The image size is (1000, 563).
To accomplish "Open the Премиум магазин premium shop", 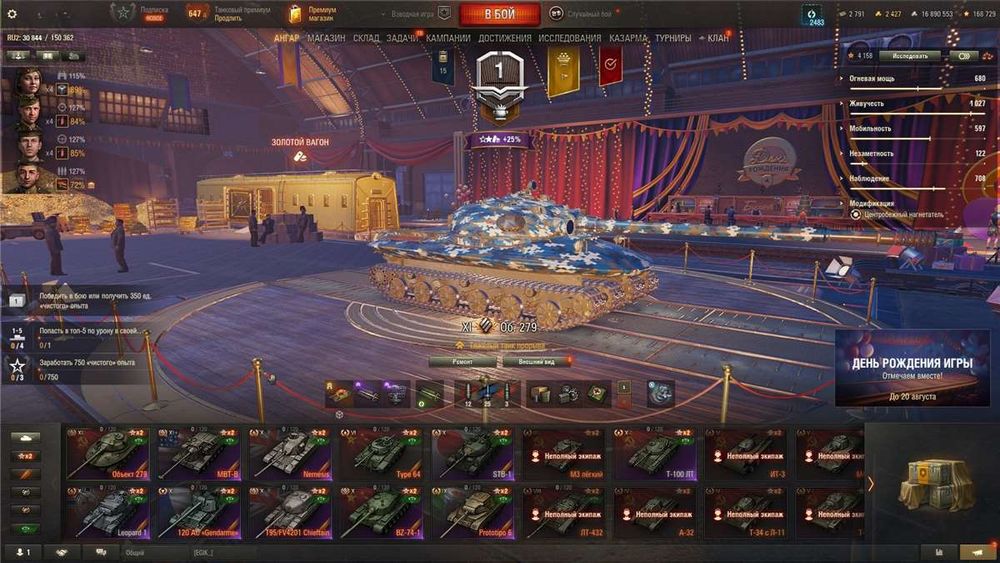I will coord(310,13).
